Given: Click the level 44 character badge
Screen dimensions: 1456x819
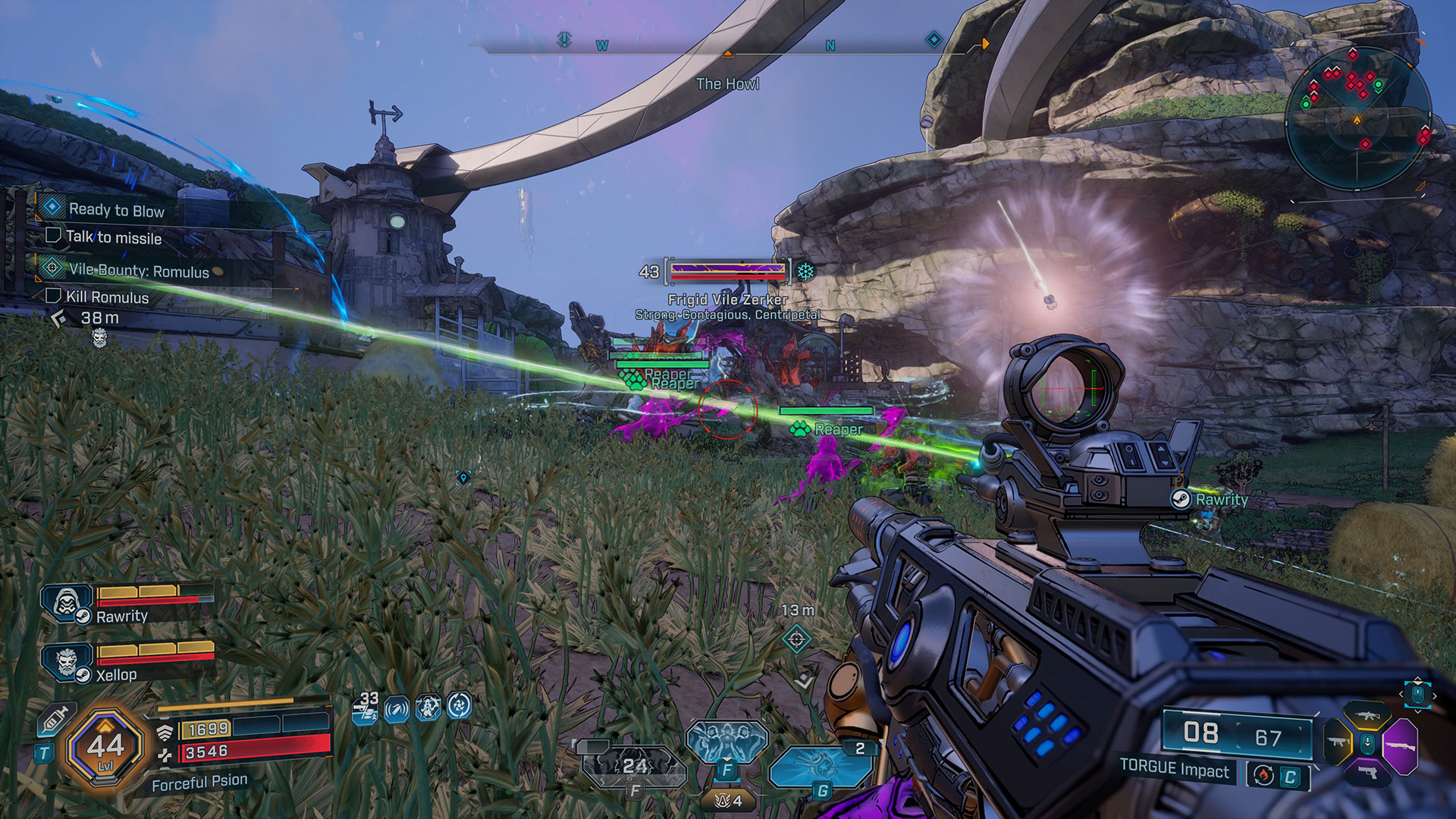Looking at the screenshot, I should click(x=105, y=748).
